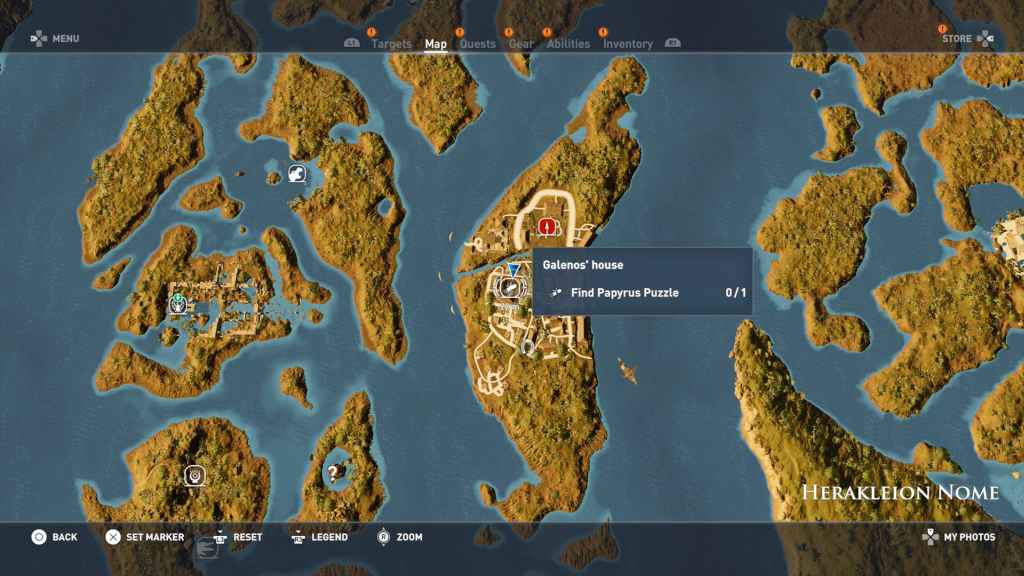Viewport: 1024px width, 576px height.
Task: Open the Menu in the top-left
Action: click(x=55, y=39)
